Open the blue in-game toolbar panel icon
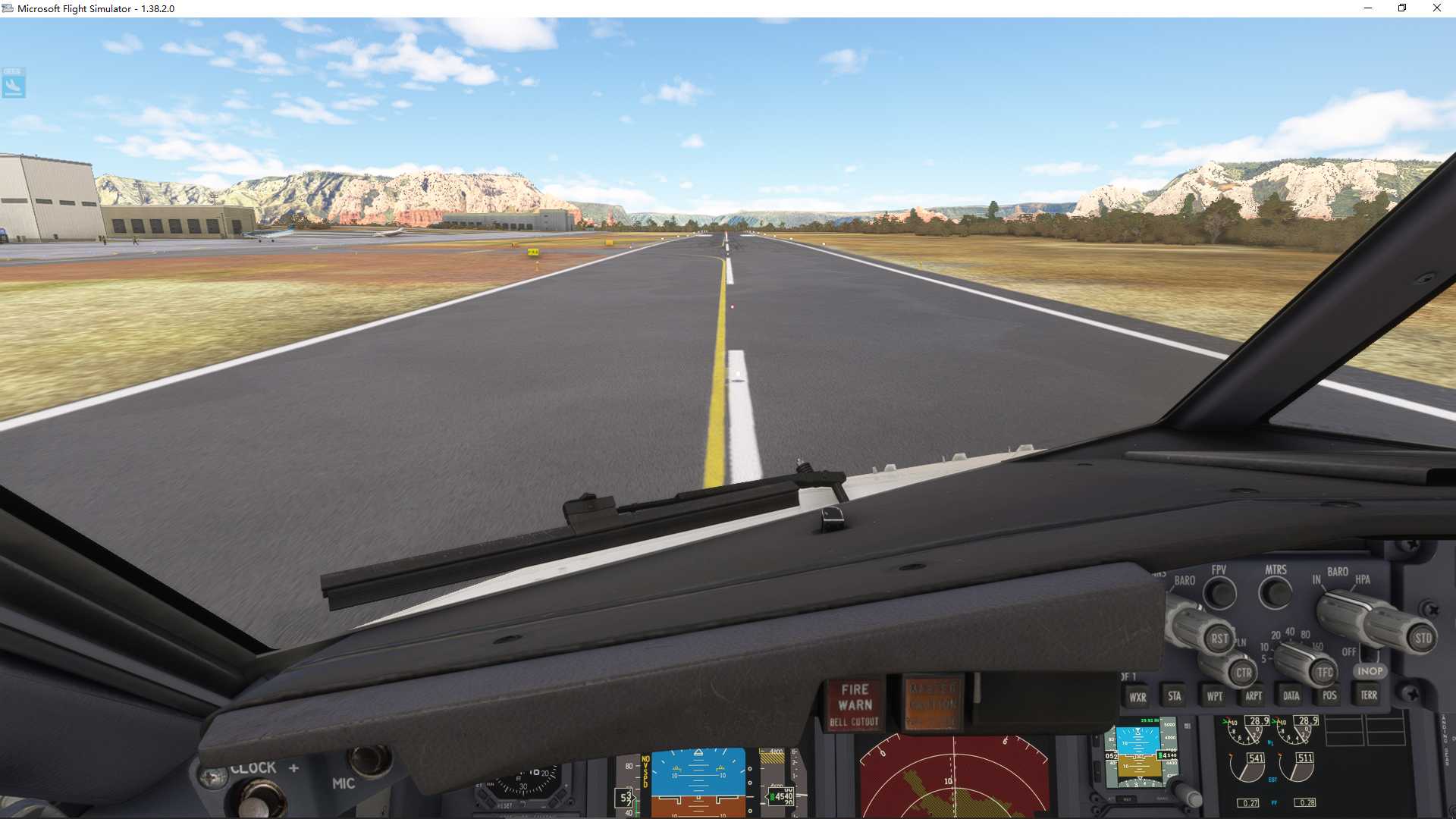 (13, 84)
